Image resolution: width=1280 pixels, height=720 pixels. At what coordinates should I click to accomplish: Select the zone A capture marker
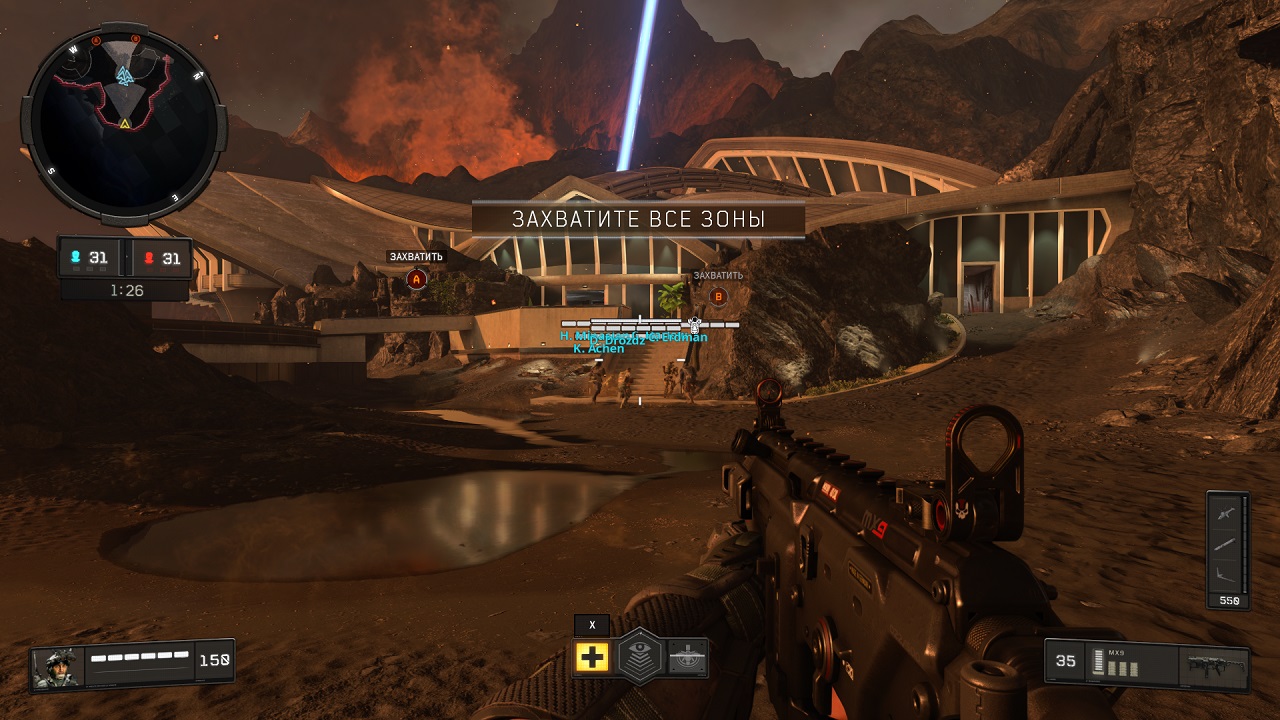tap(417, 279)
